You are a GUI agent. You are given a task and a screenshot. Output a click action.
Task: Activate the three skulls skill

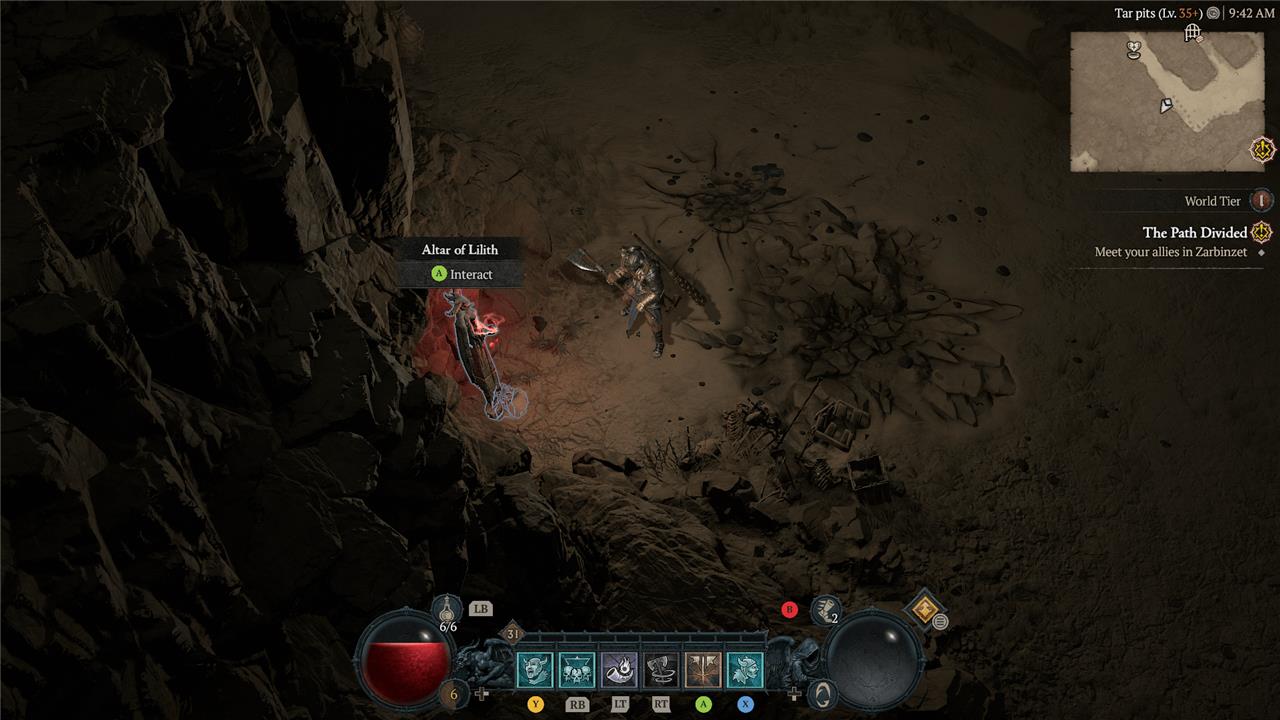click(576, 669)
